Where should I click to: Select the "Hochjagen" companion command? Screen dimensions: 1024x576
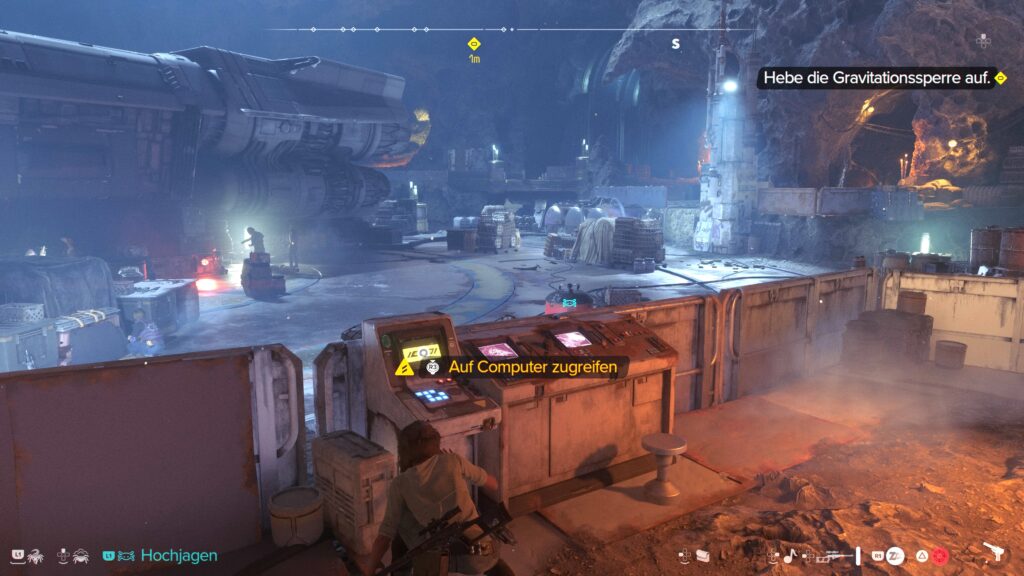click(178, 555)
